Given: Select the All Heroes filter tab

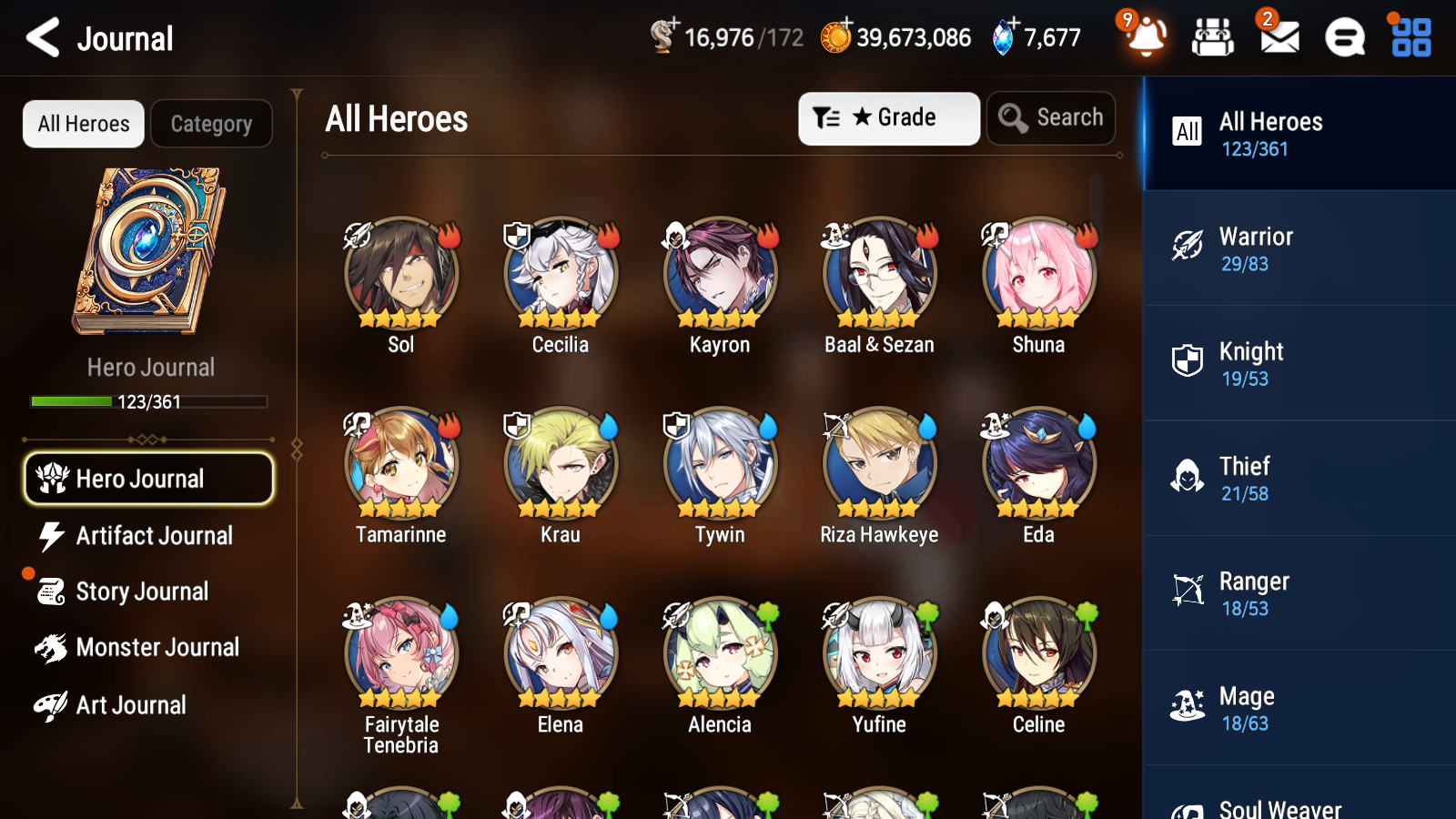Looking at the screenshot, I should [x=83, y=124].
